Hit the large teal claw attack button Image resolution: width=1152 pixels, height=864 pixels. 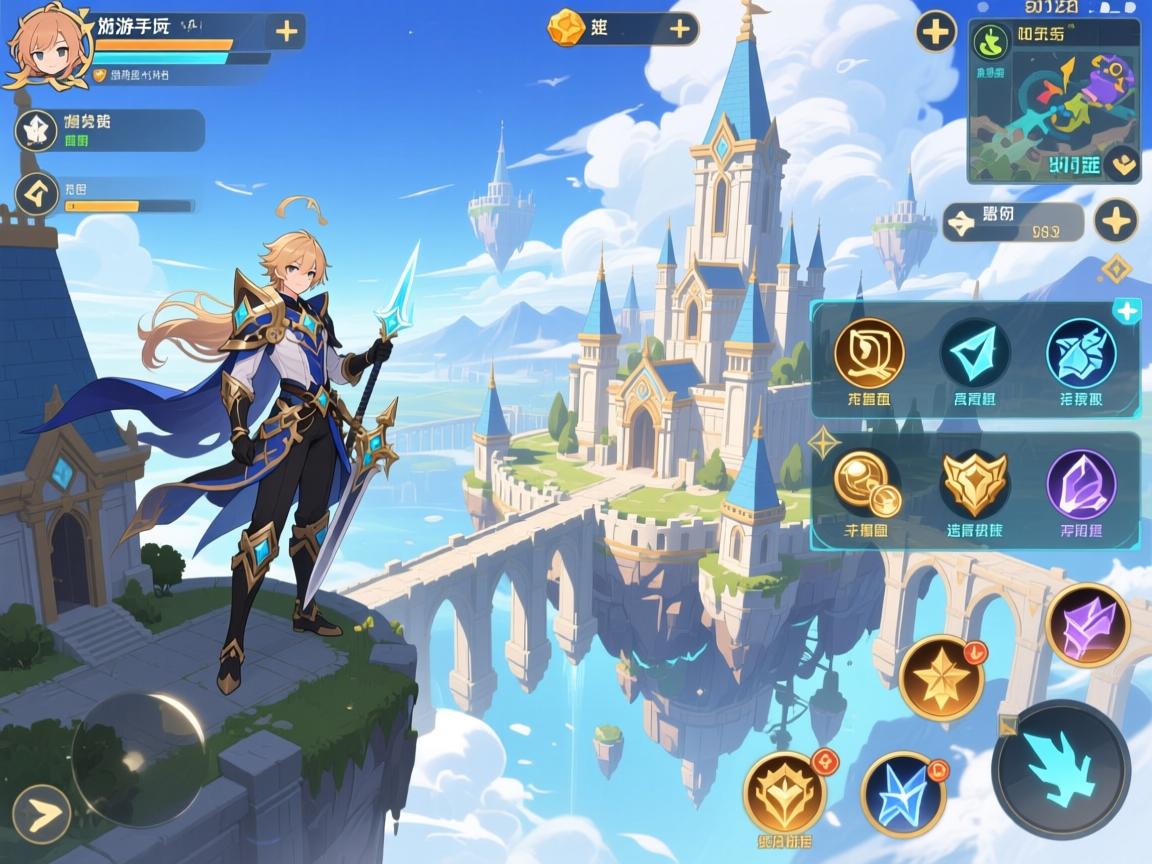(x=1060, y=769)
